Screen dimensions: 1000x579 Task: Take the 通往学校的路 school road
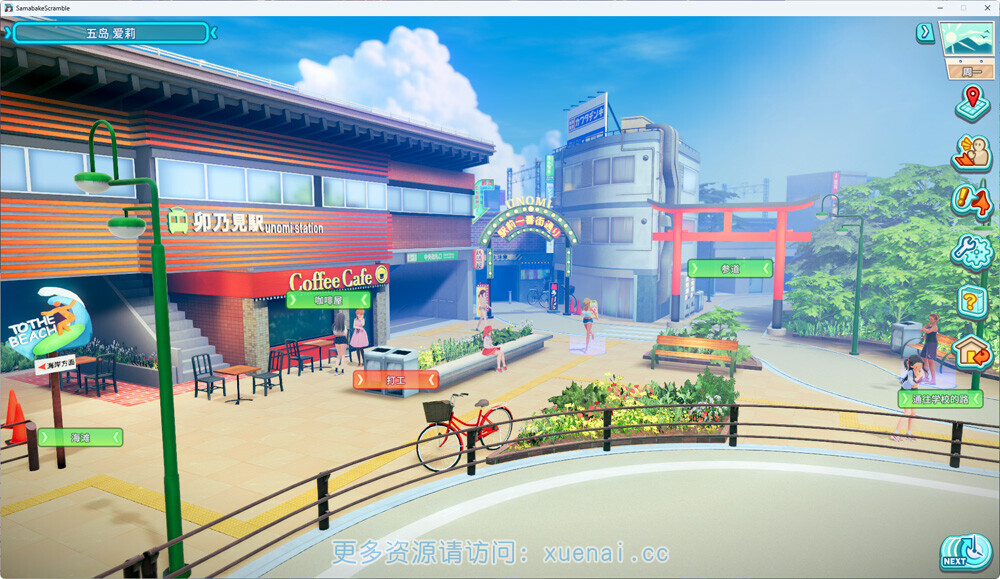click(x=939, y=399)
